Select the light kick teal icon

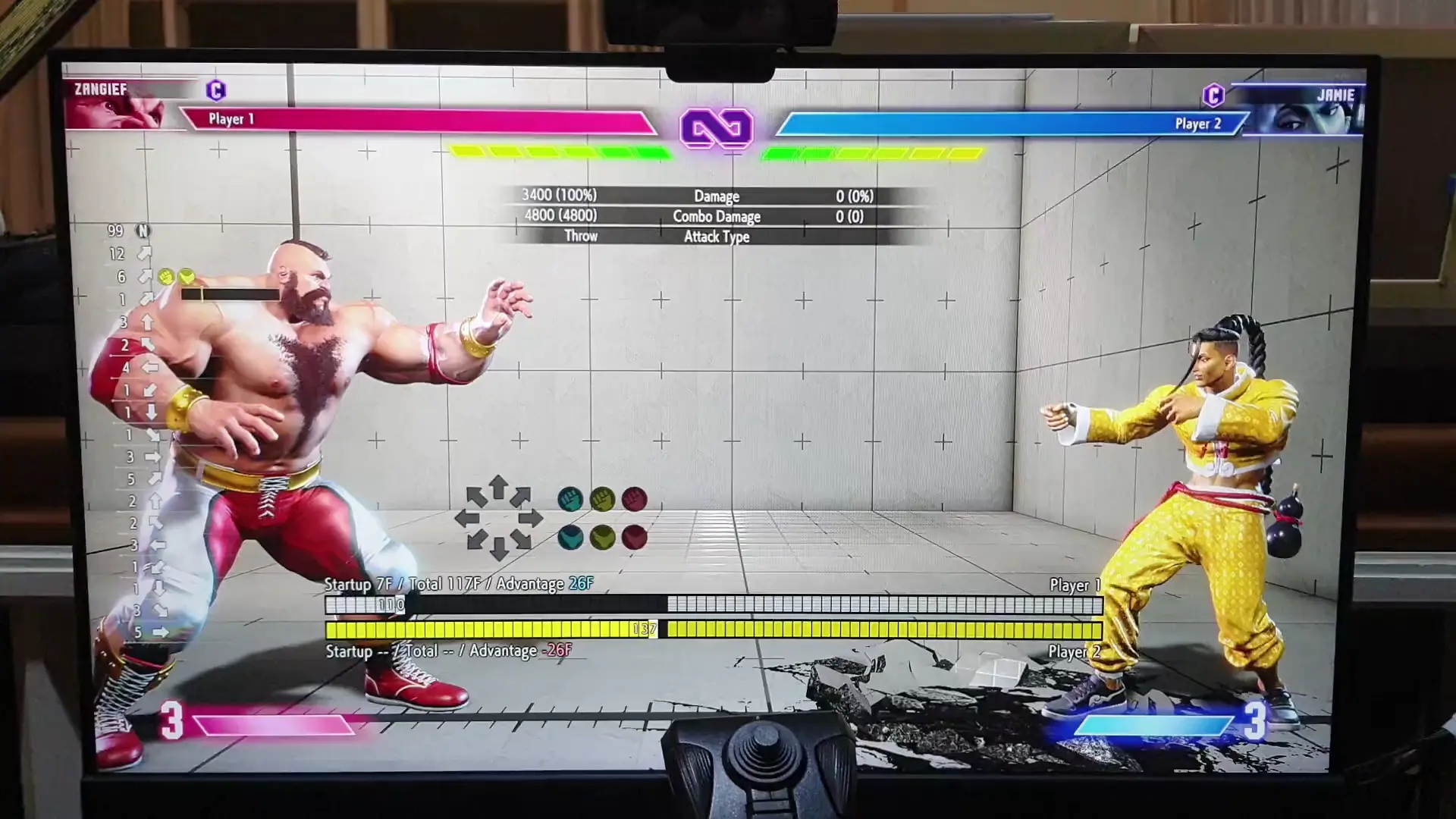click(570, 539)
